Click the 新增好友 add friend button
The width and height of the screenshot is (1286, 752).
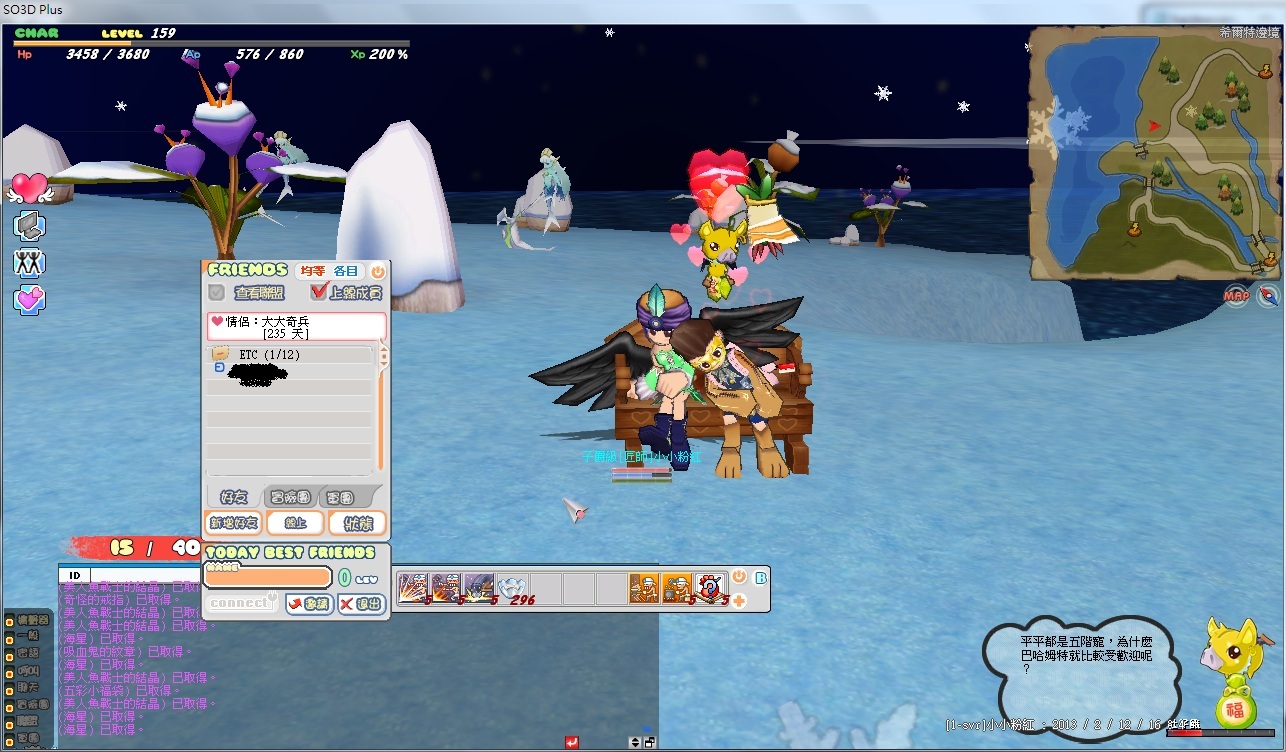click(233, 523)
